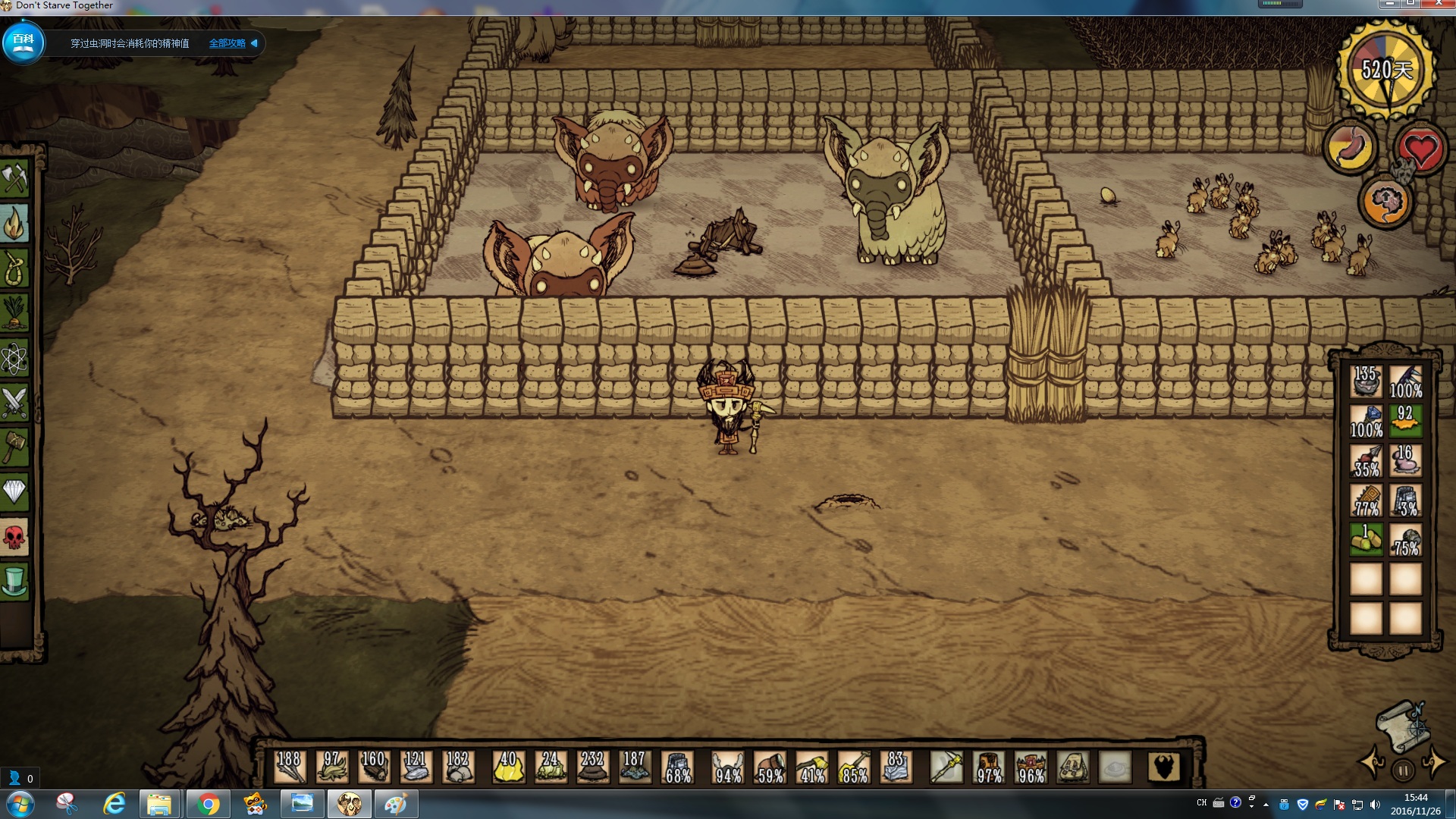1456x819 pixels.
Task: Open the Tools crafting tab
Action: coord(14,179)
